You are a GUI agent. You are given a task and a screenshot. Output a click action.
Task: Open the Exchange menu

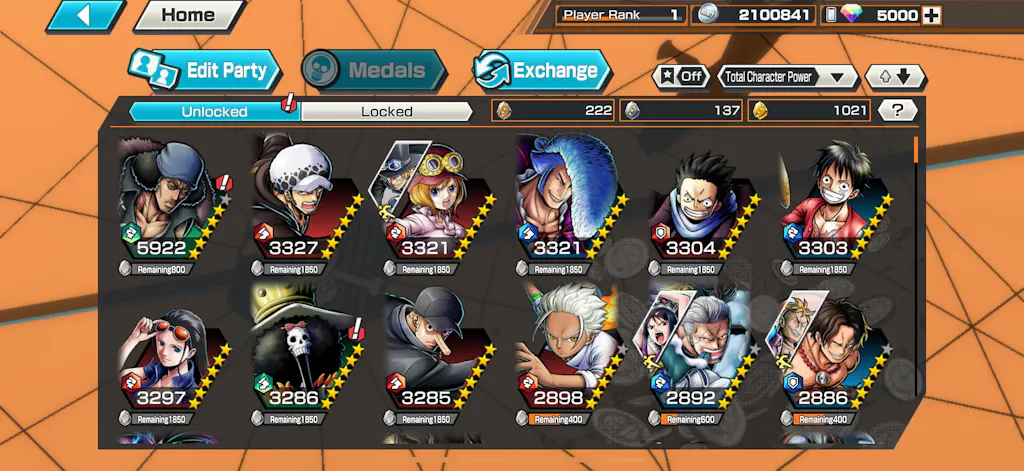(541, 70)
